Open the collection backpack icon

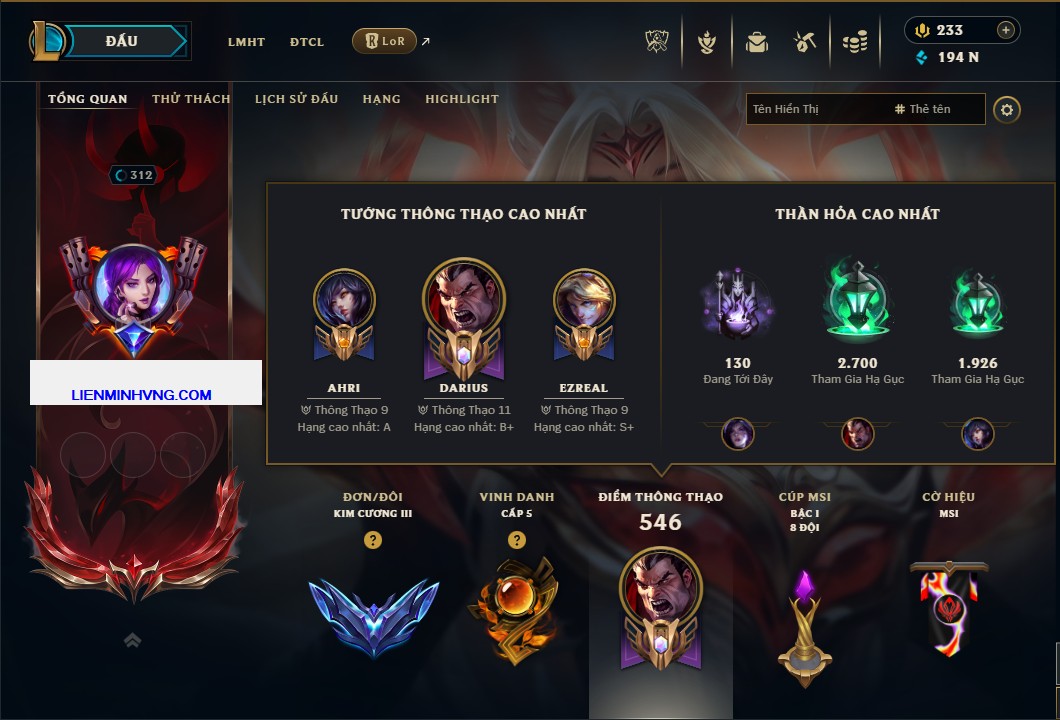(756, 42)
